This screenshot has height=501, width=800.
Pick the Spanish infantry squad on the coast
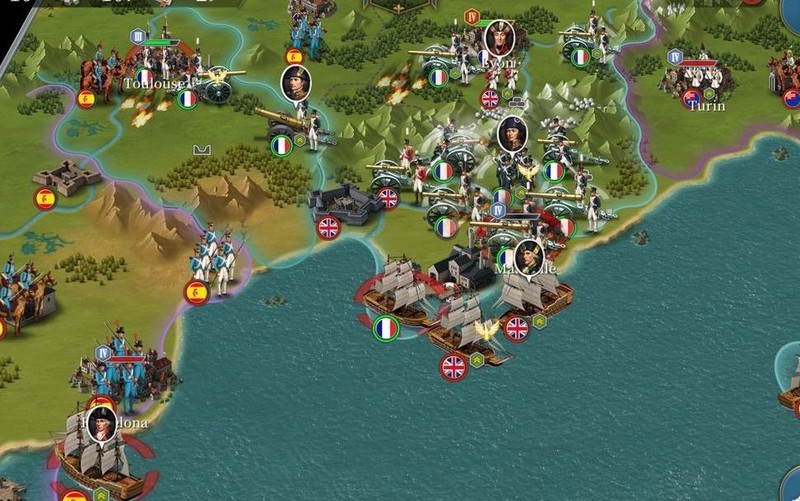(x=214, y=258)
